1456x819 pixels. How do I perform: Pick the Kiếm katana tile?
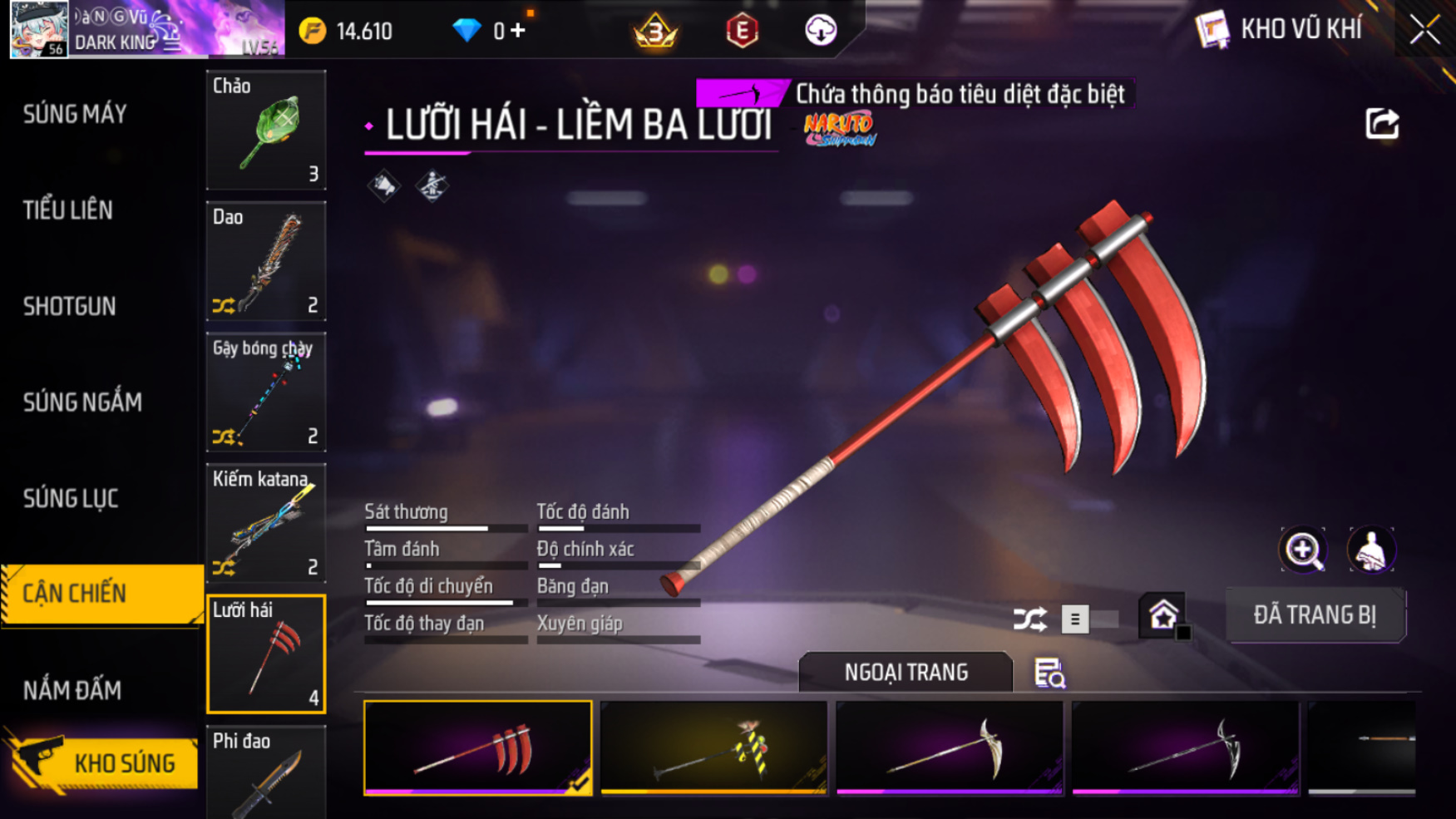[x=266, y=523]
